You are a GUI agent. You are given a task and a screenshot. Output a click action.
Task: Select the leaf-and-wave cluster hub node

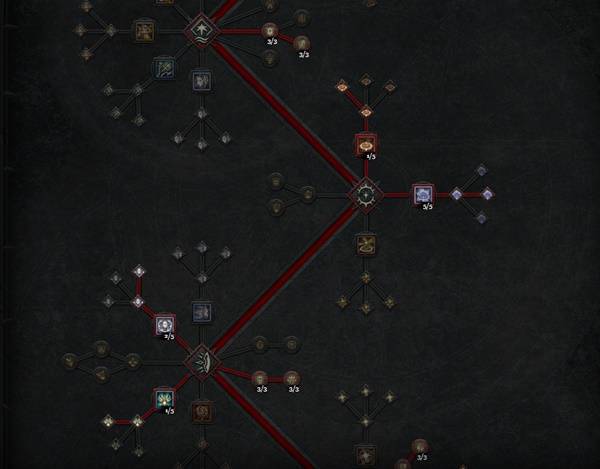(x=203, y=29)
